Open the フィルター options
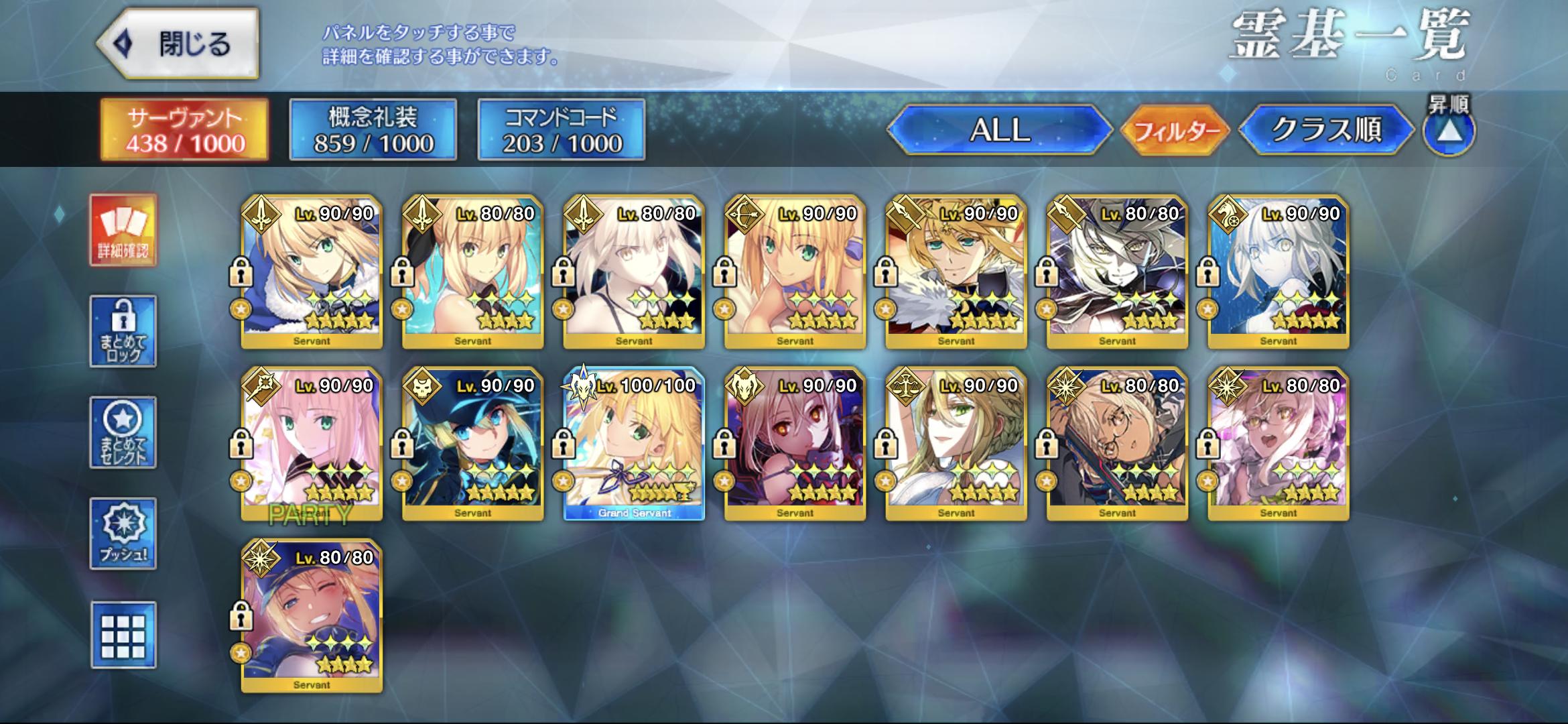Viewport: 1568px width, 724px height. [1175, 130]
